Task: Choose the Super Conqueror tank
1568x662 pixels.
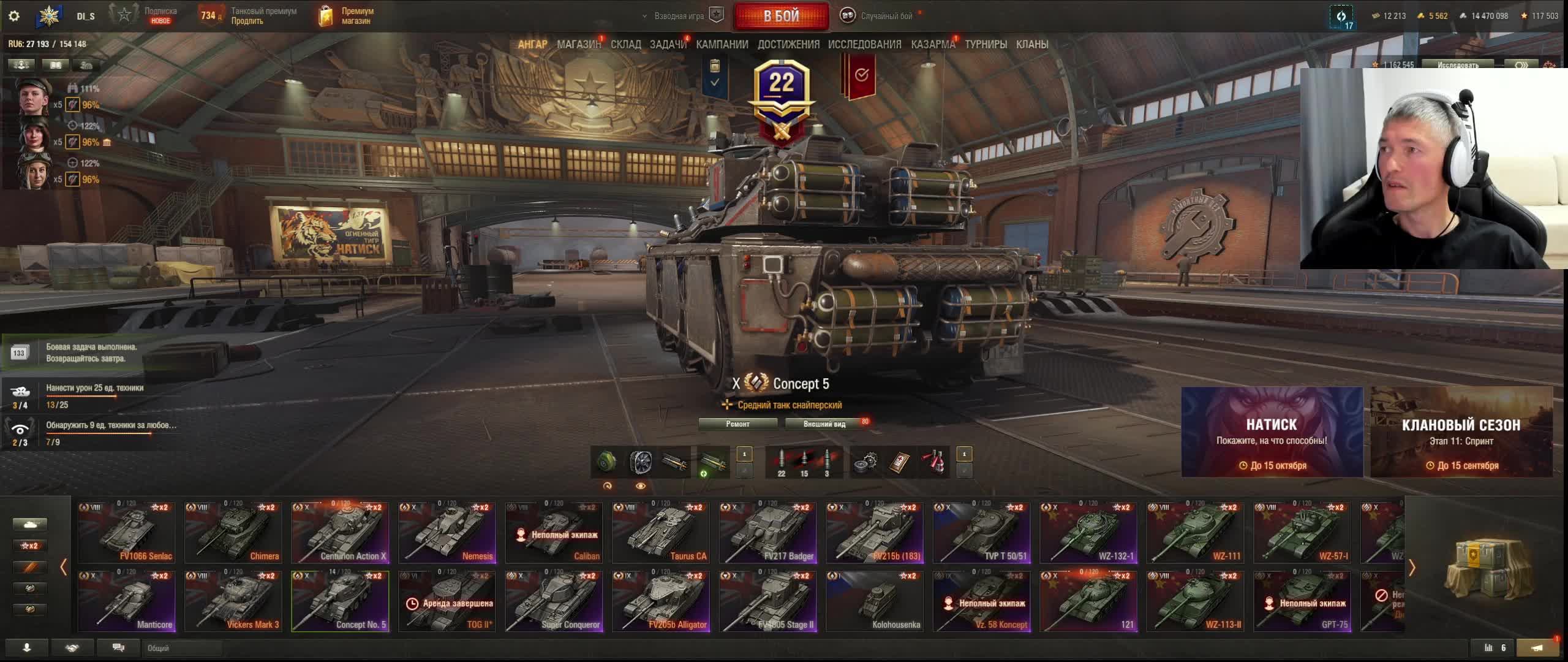Action: tap(554, 601)
